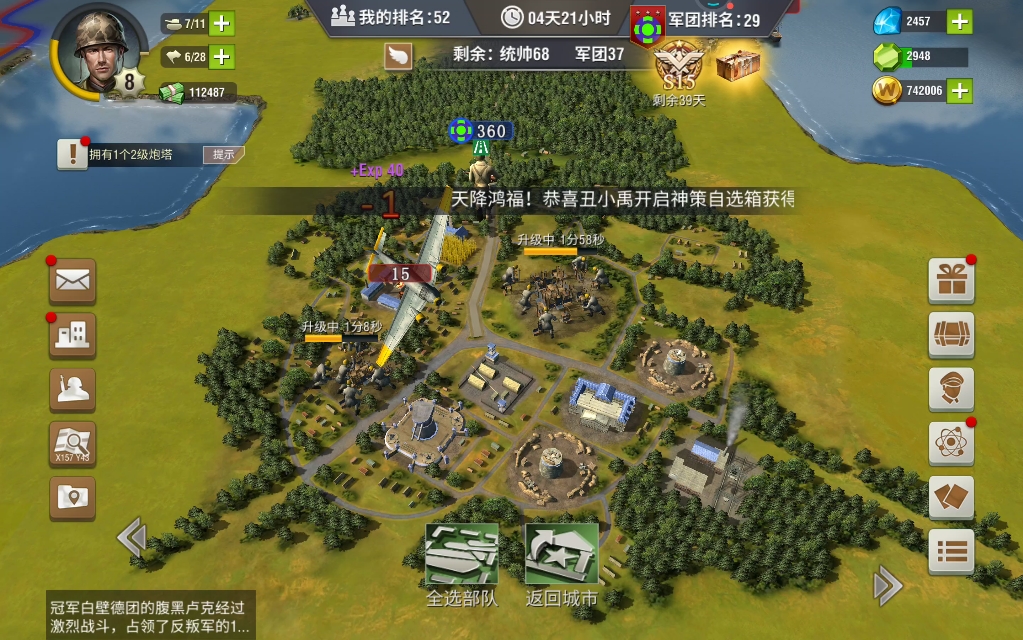The width and height of the screenshot is (1023, 640).
Task: Add more planes with the plus button
Action: click(221, 57)
